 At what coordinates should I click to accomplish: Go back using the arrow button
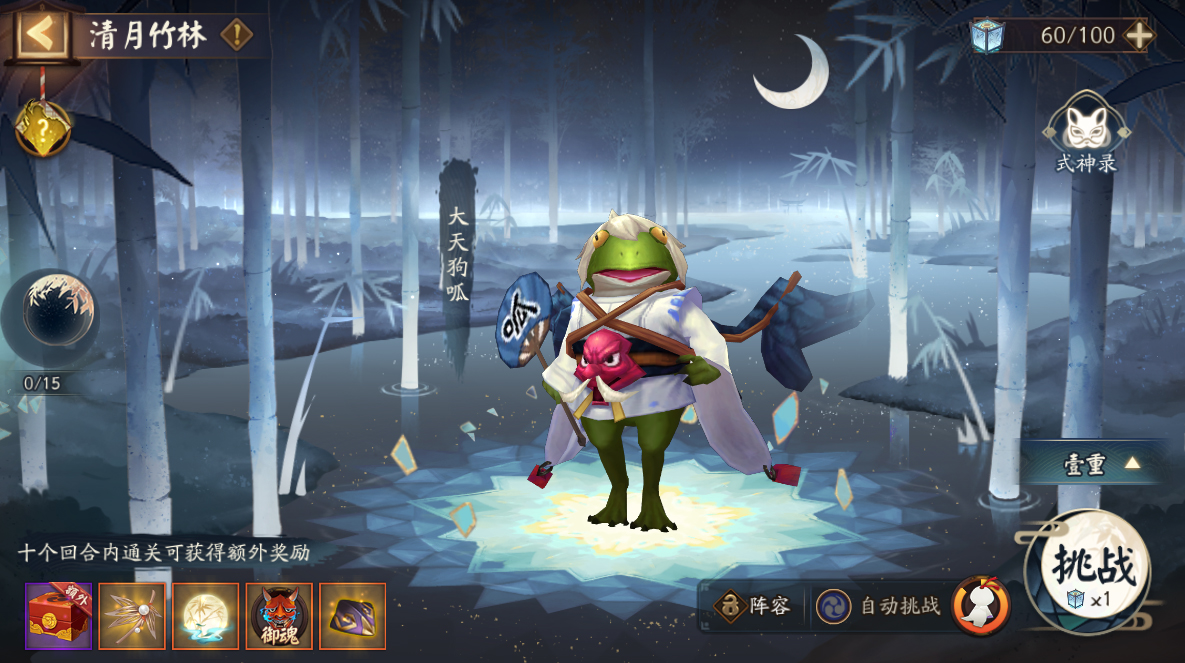tap(41, 34)
